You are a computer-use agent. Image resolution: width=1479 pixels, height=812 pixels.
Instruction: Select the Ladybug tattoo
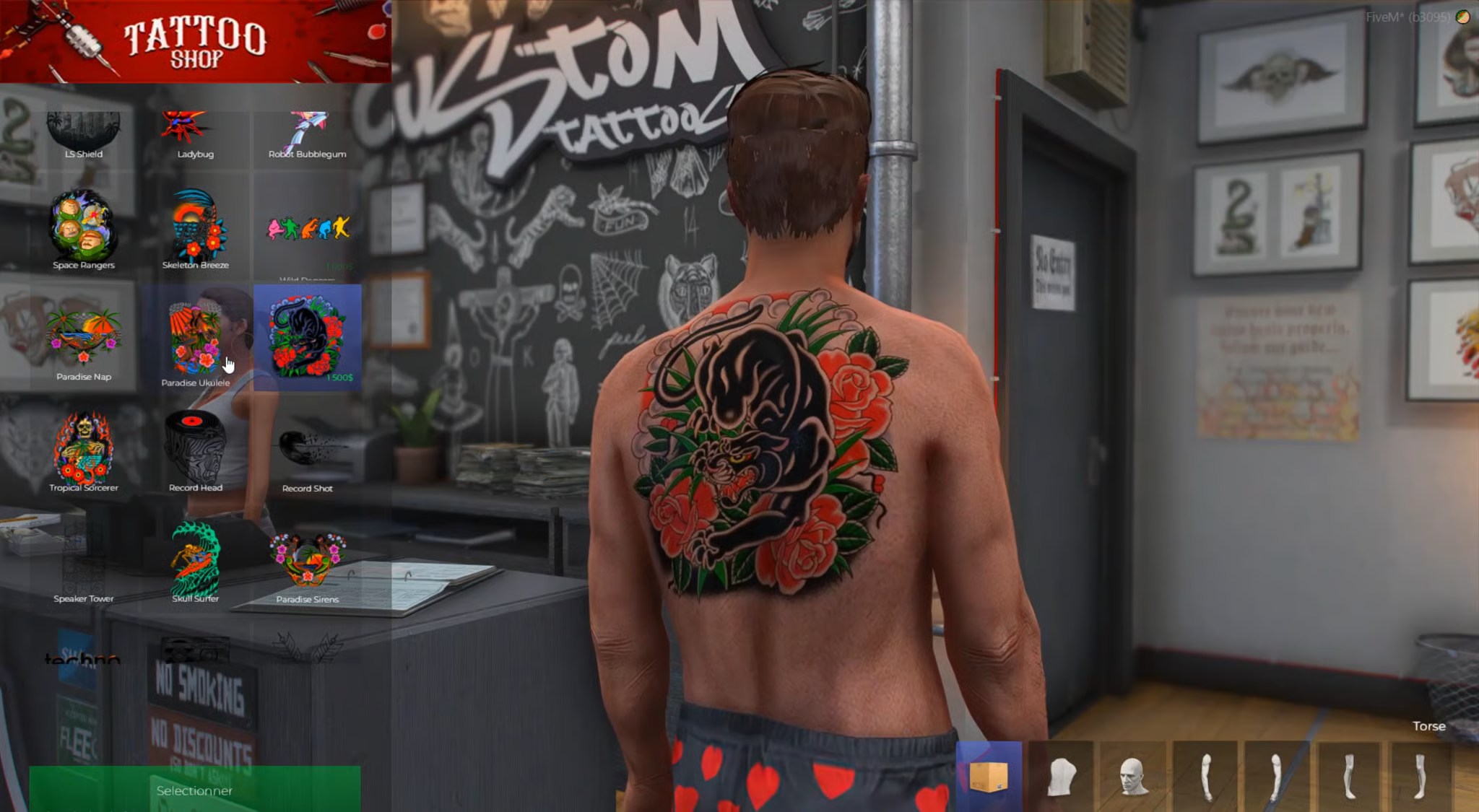(195, 134)
